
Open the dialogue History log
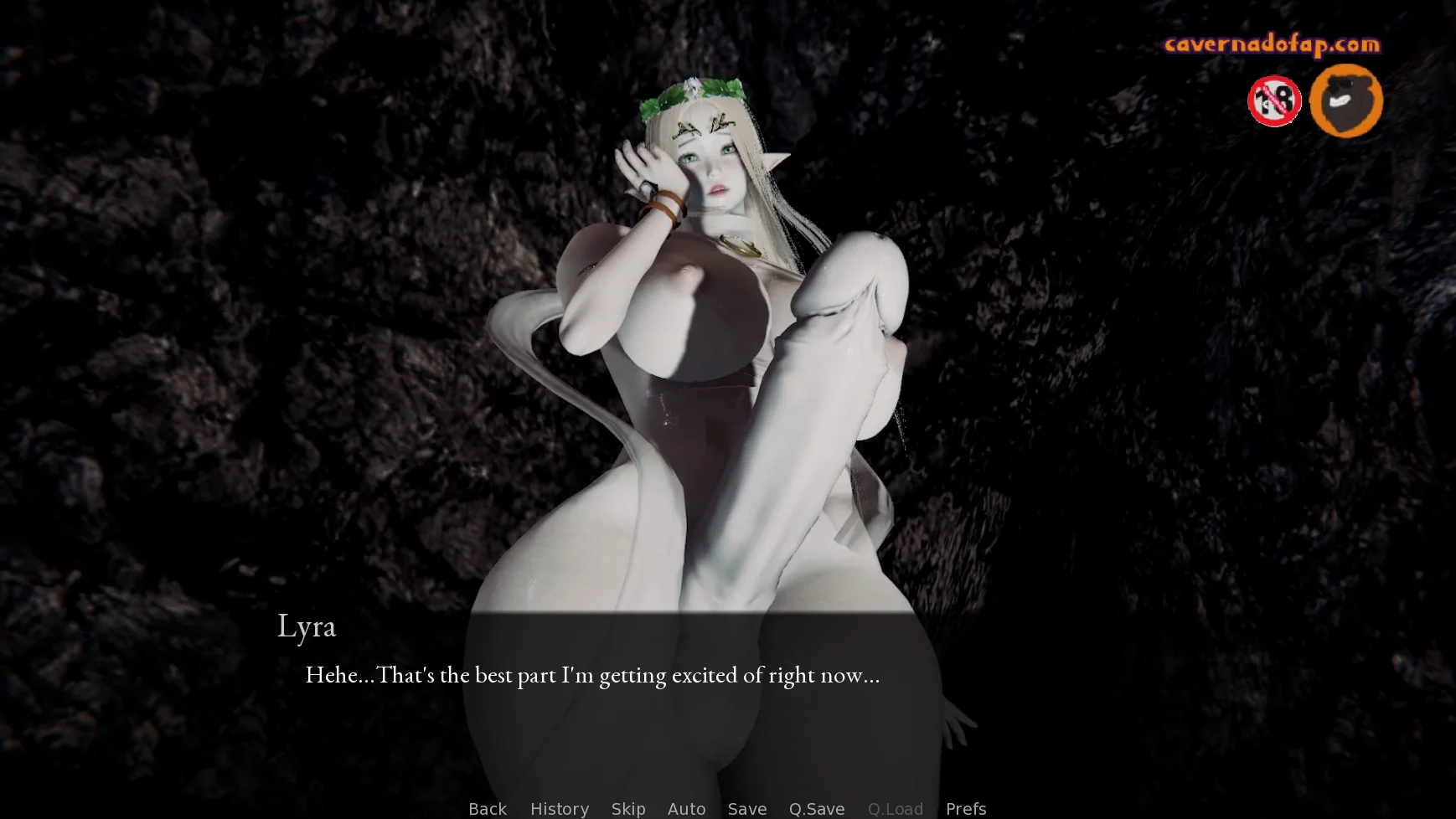pyautogui.click(x=559, y=808)
